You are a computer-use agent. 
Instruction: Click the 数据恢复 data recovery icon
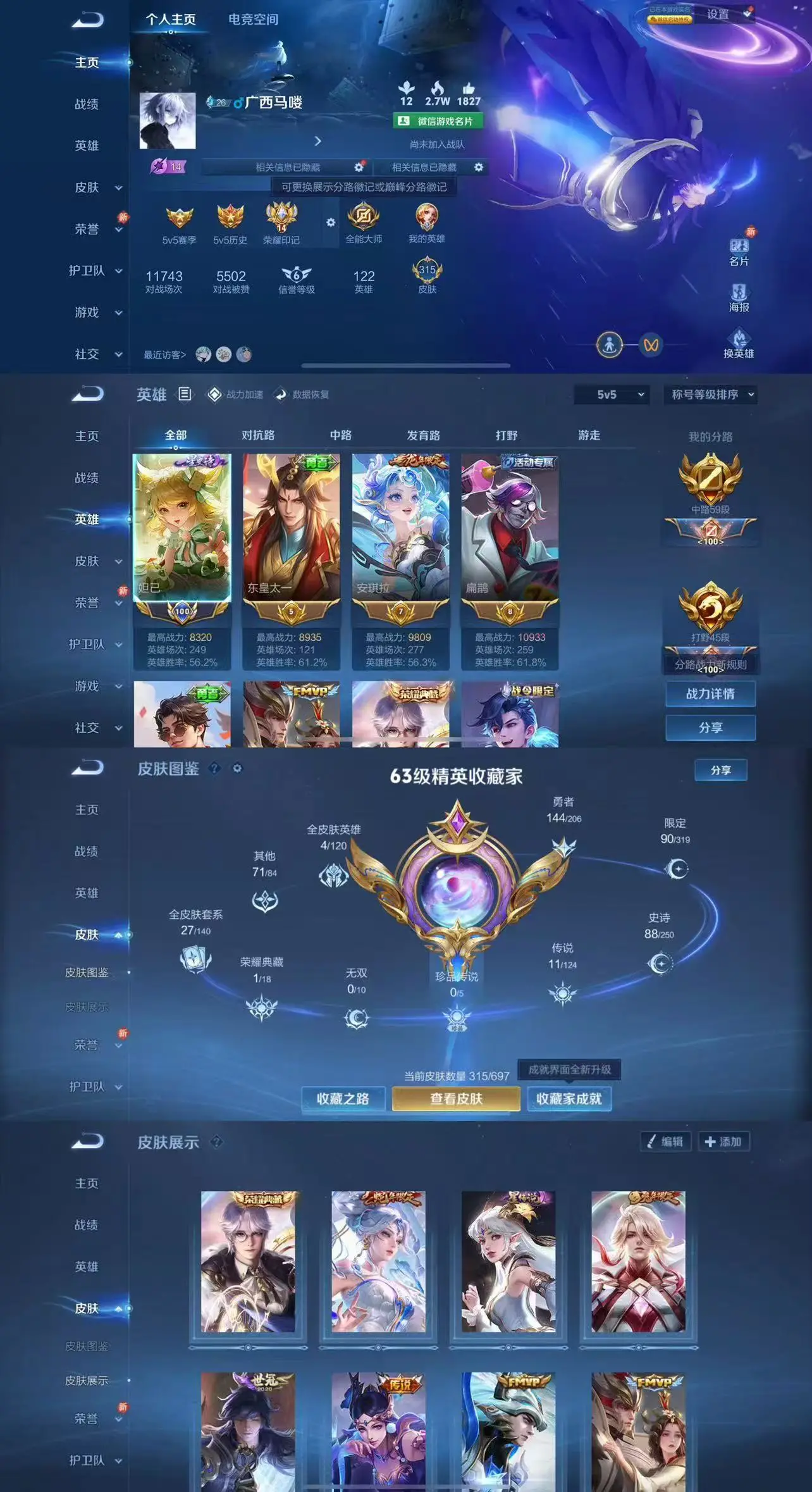tap(280, 394)
